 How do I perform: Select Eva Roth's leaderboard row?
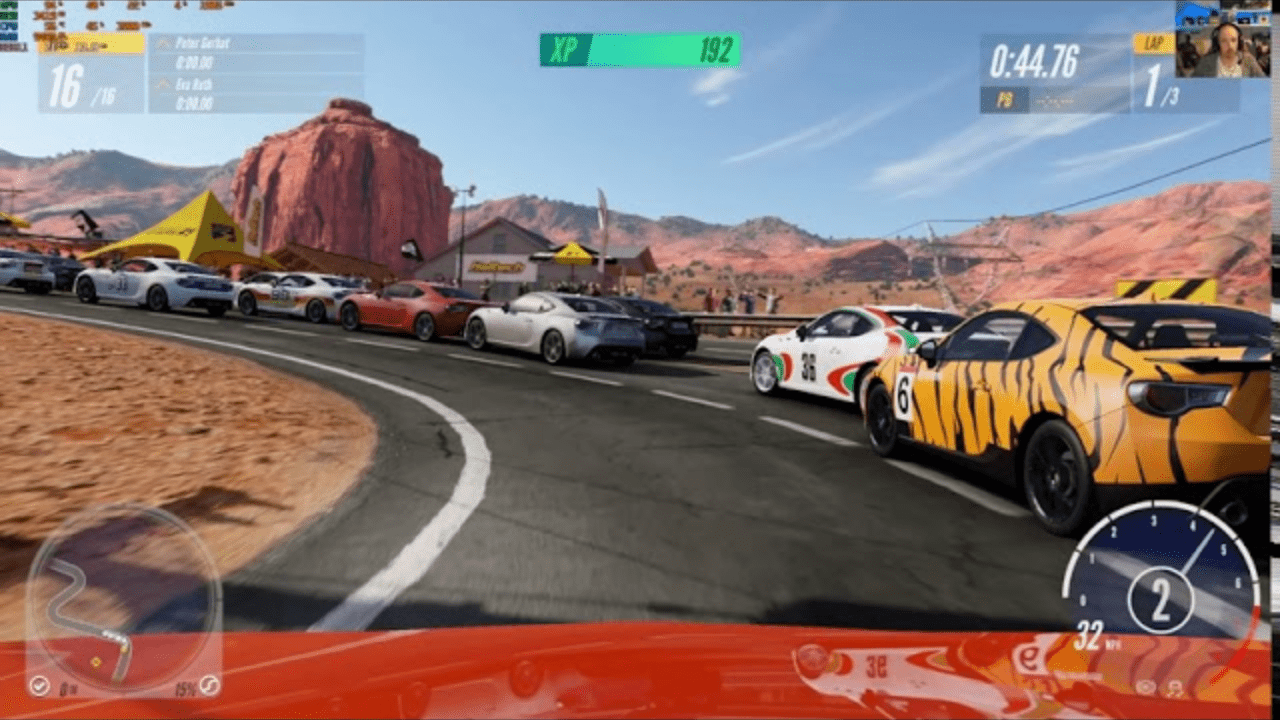(256, 93)
